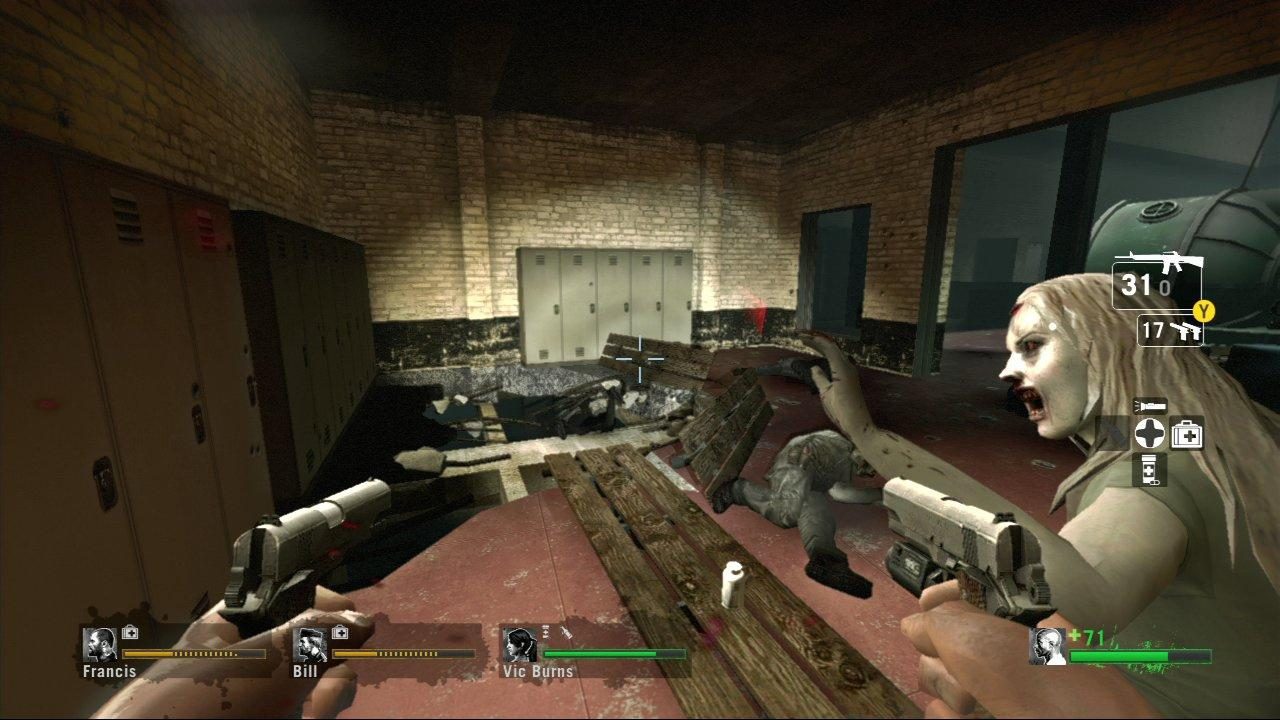Click your own survivor portrait near the +71
The height and width of the screenshot is (720, 1280).
click(1045, 645)
